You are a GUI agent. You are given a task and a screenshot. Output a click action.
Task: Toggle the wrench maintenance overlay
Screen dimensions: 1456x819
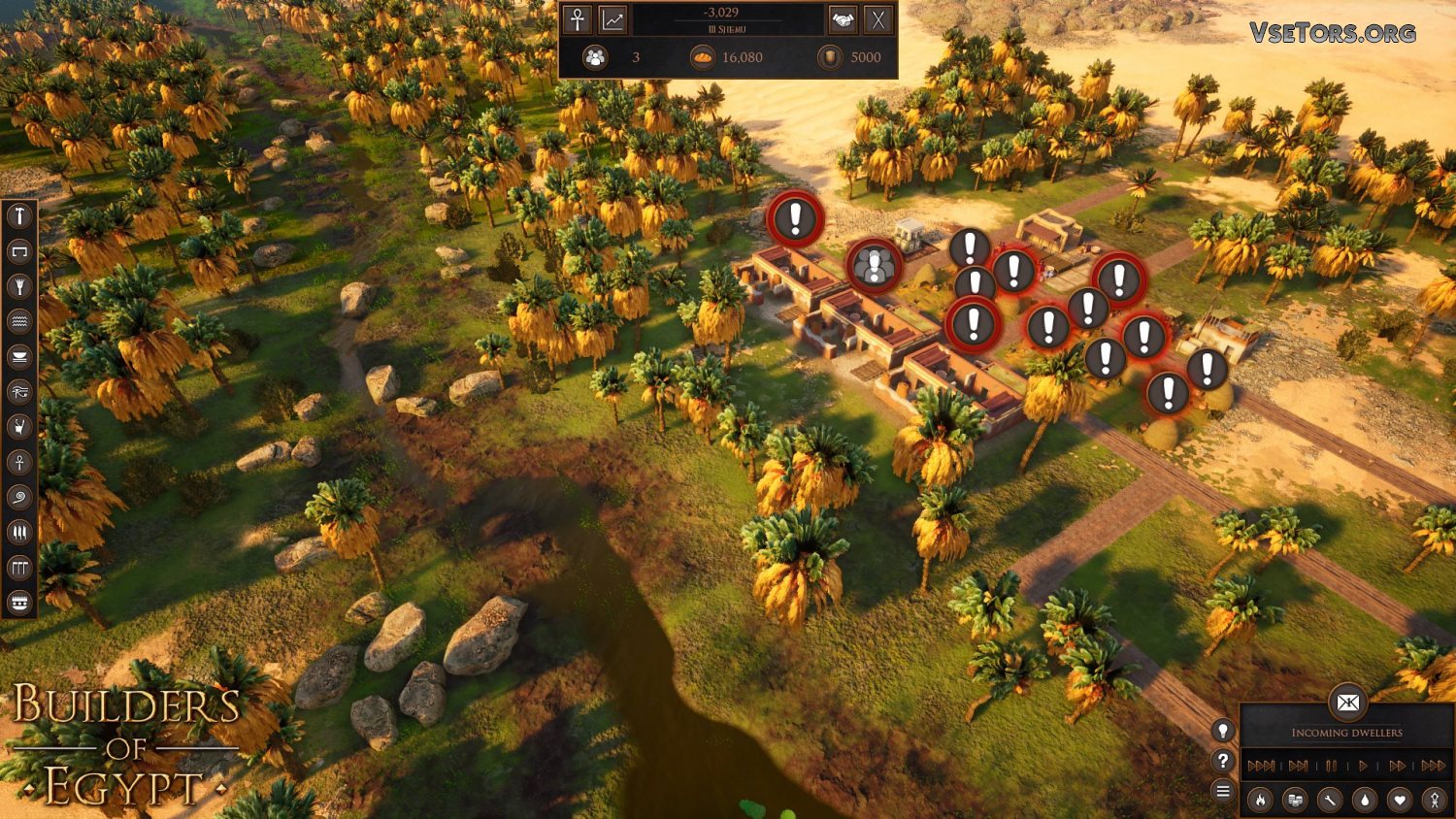tap(1329, 800)
